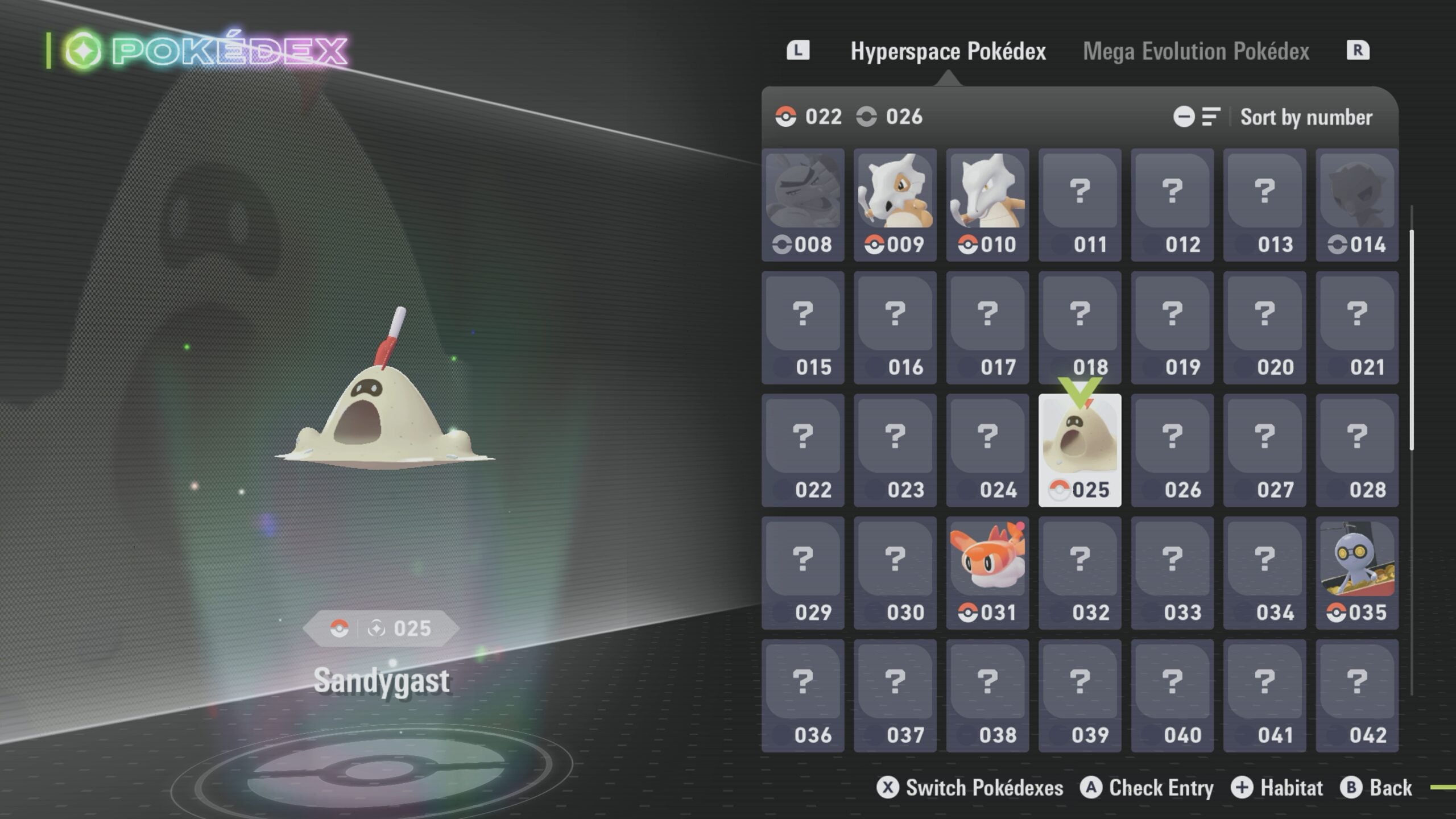This screenshot has width=1456, height=819.
Task: Switch to the Mega Evolution Pokédex tab
Action: (1196, 51)
